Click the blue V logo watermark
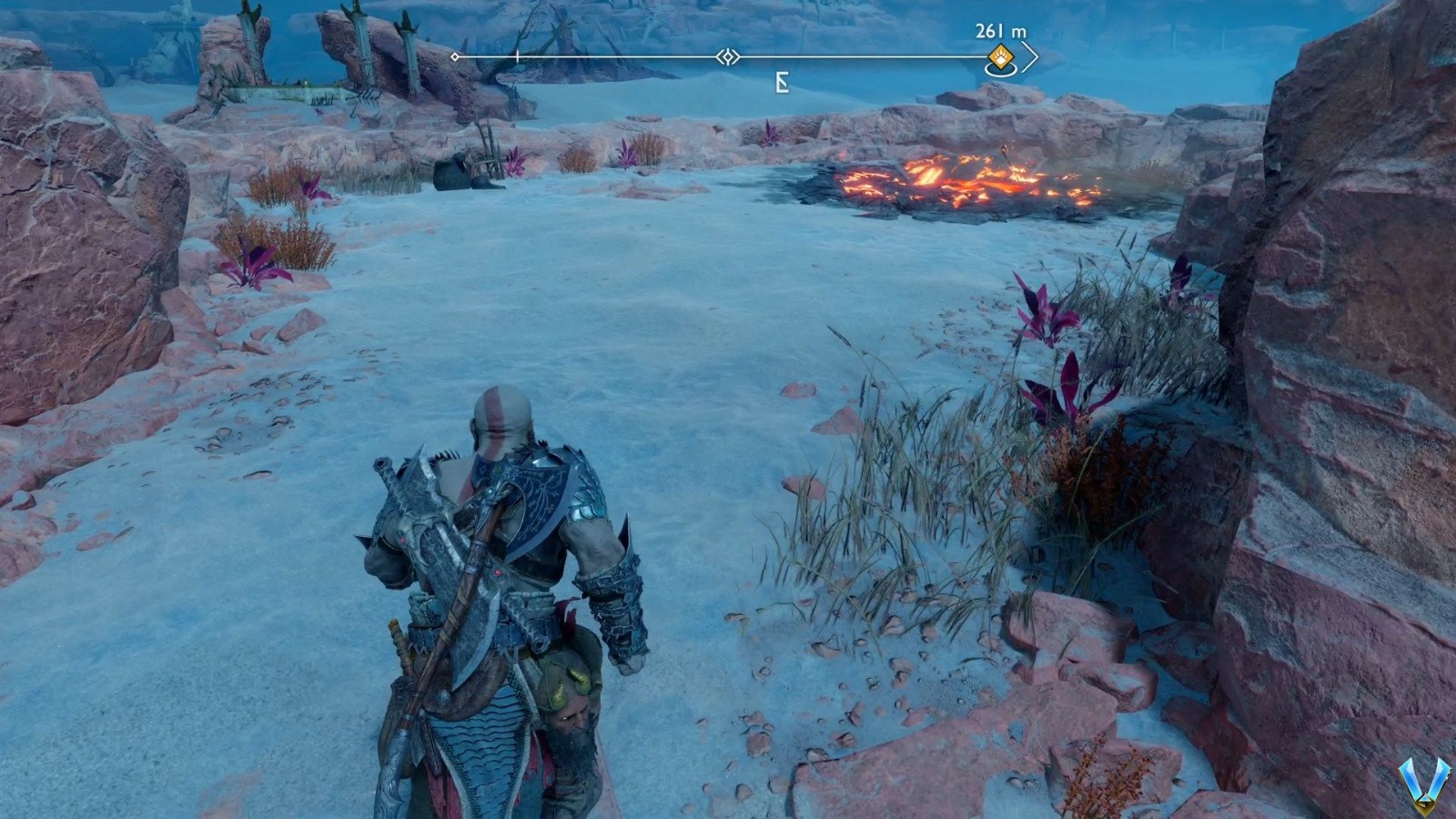 tap(1424, 784)
